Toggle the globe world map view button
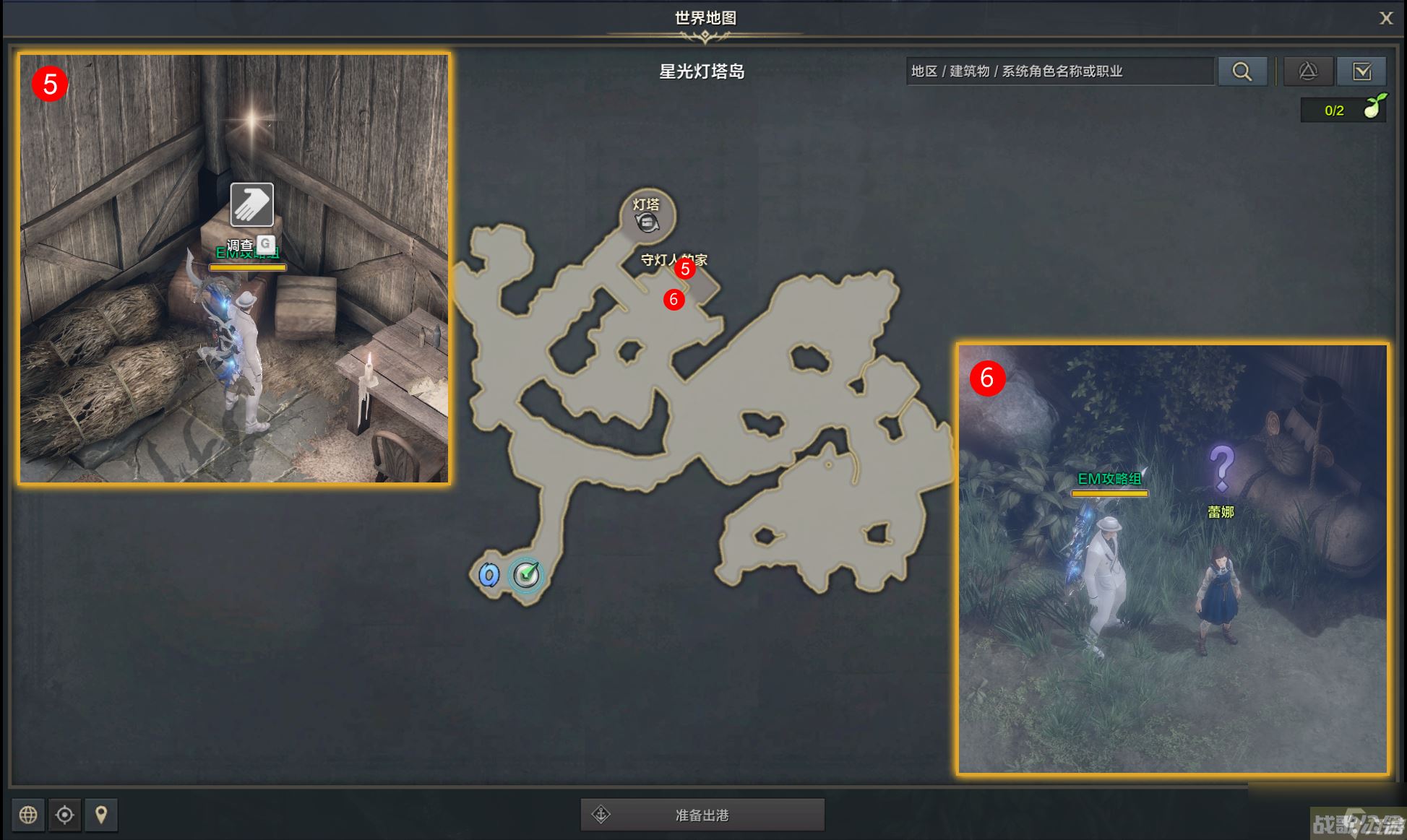 (x=29, y=815)
